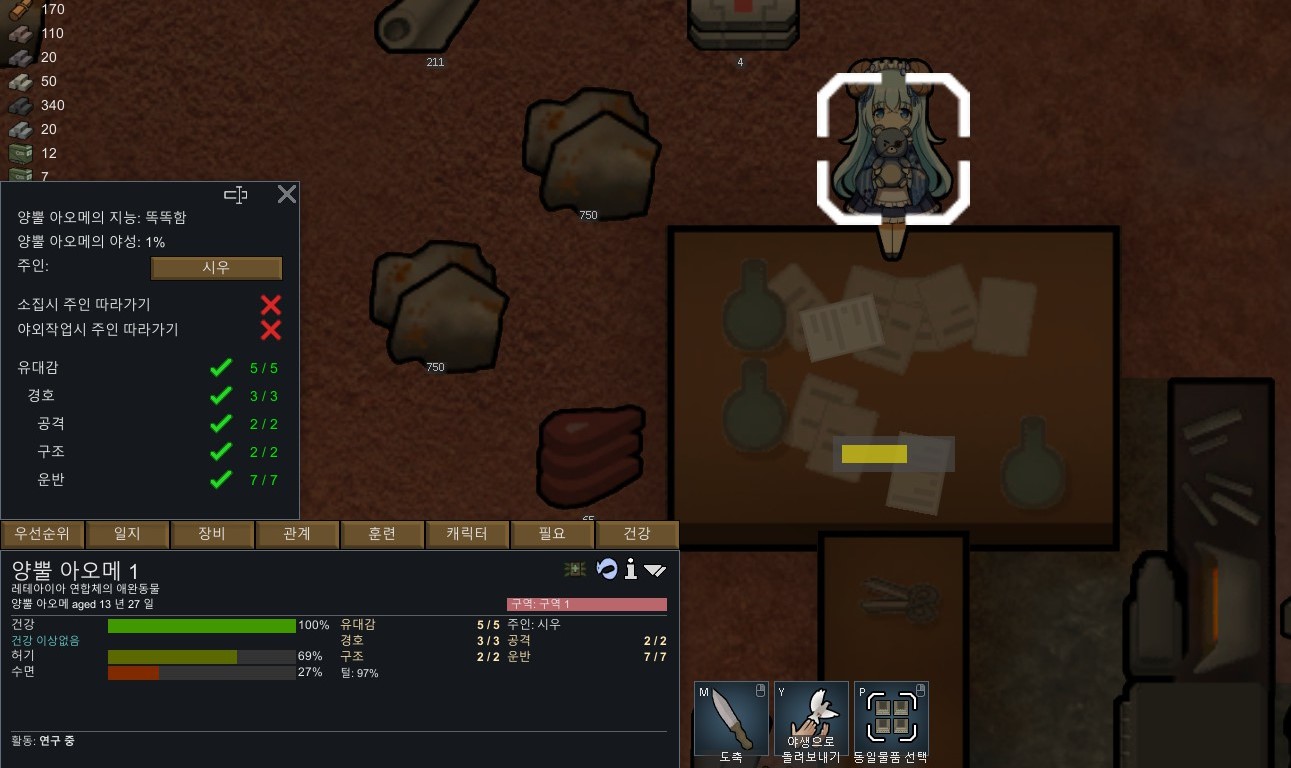Toggle 야외작업시 주인 따라가기 (follow master during fieldwork)
1291x768 pixels.
pyautogui.click(x=270, y=330)
